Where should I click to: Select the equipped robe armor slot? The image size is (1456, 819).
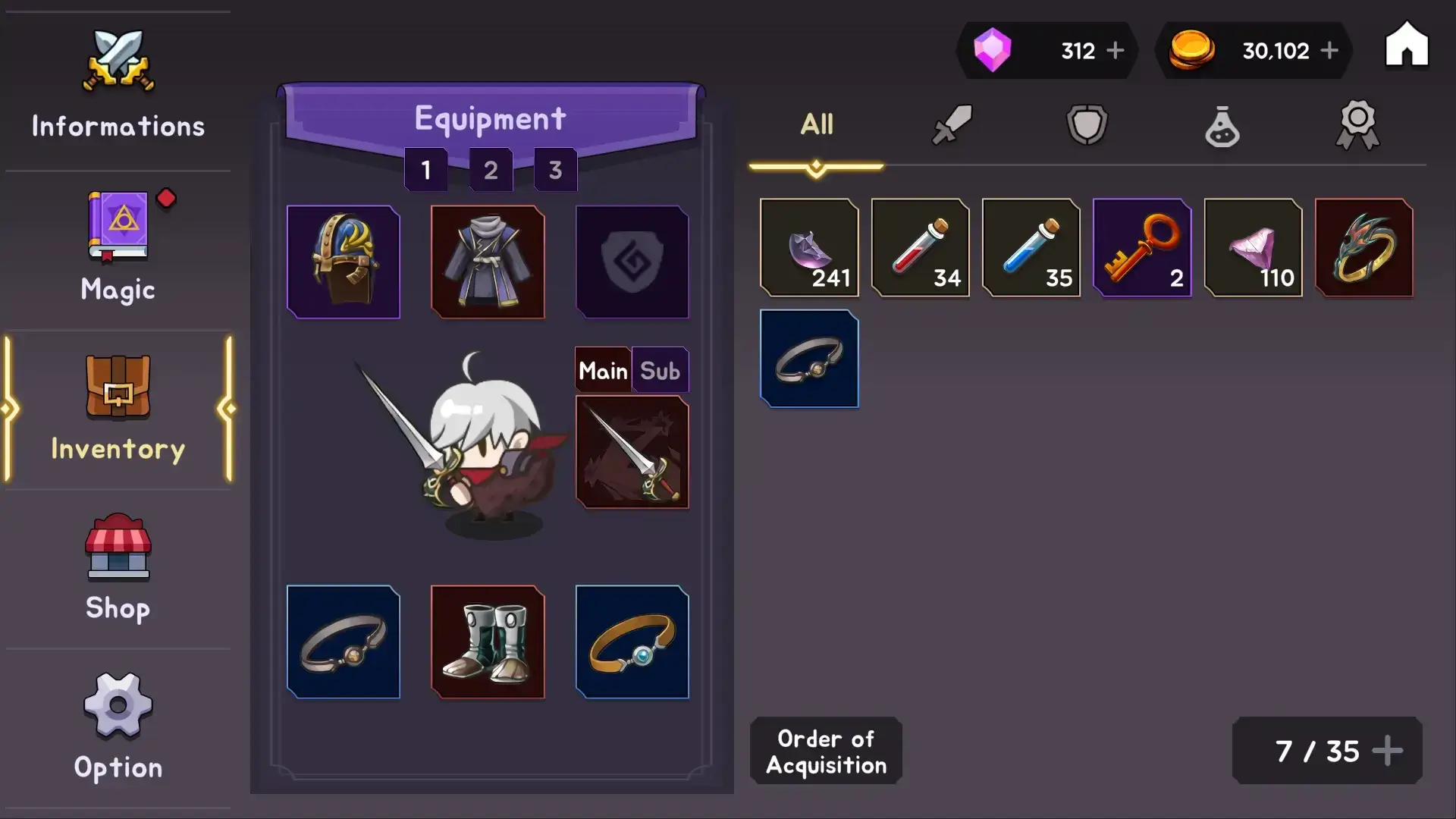coord(488,262)
